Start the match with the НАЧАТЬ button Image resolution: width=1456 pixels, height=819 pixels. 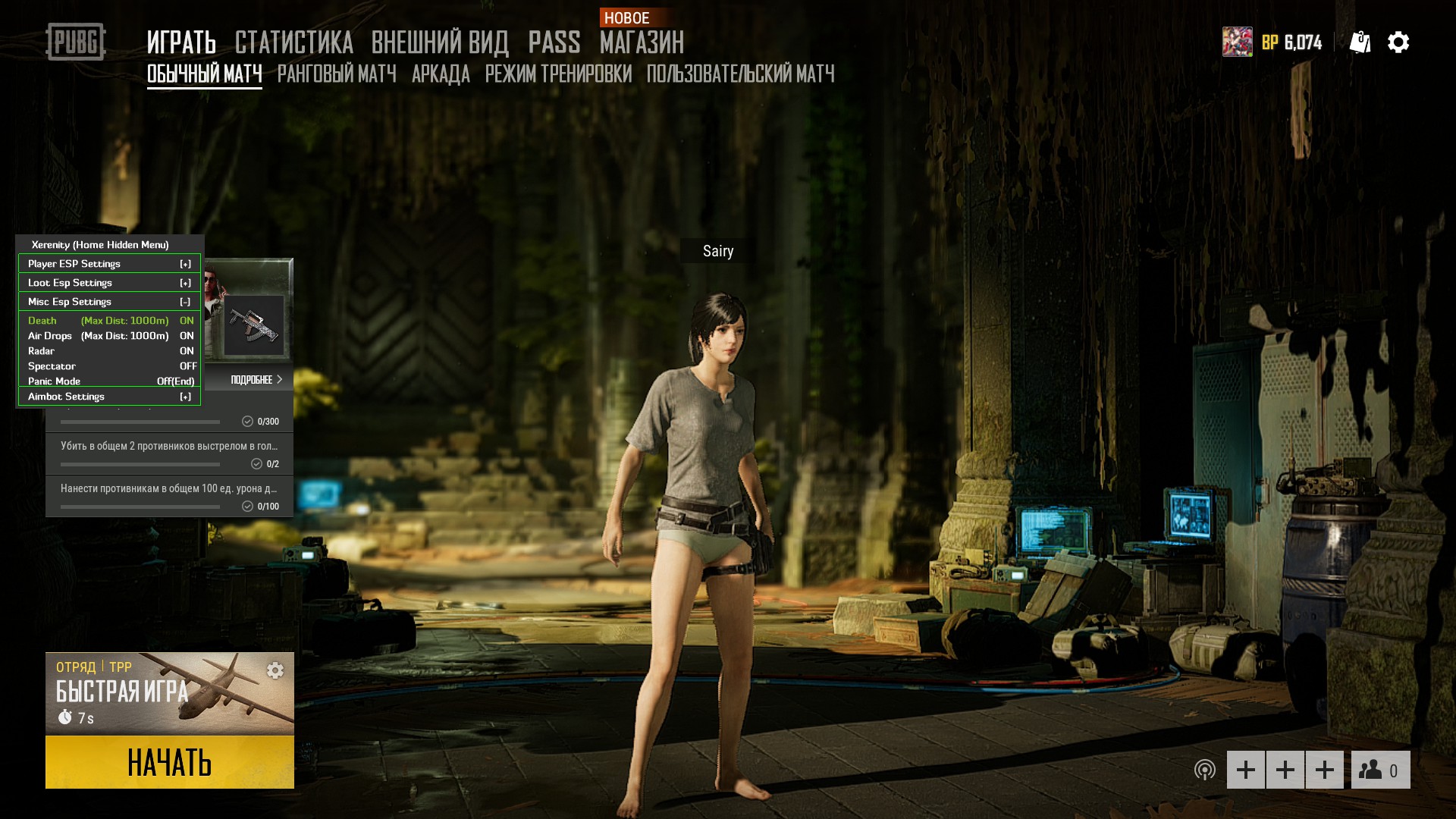(x=169, y=762)
